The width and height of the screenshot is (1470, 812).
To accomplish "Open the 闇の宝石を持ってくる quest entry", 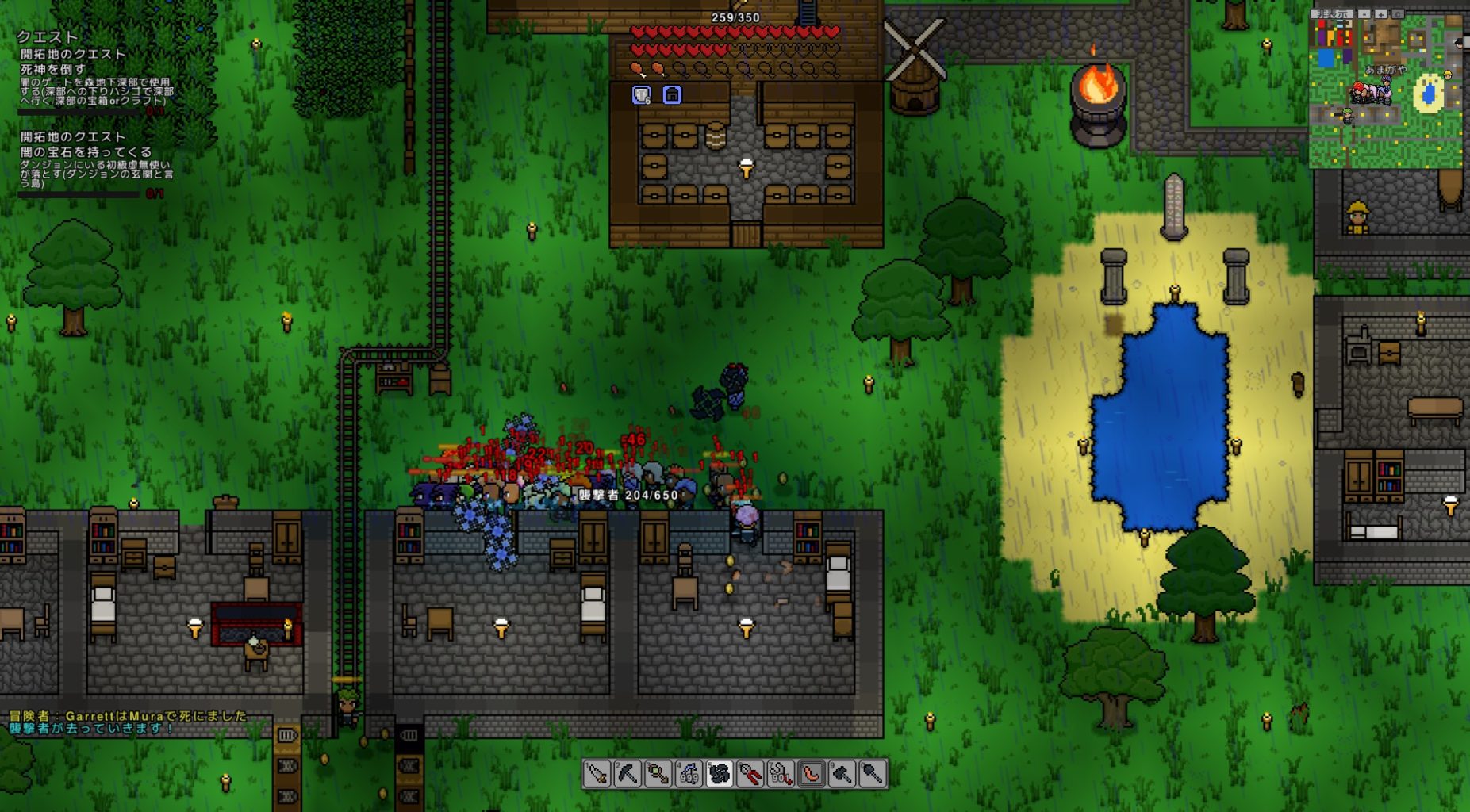I will [x=86, y=151].
